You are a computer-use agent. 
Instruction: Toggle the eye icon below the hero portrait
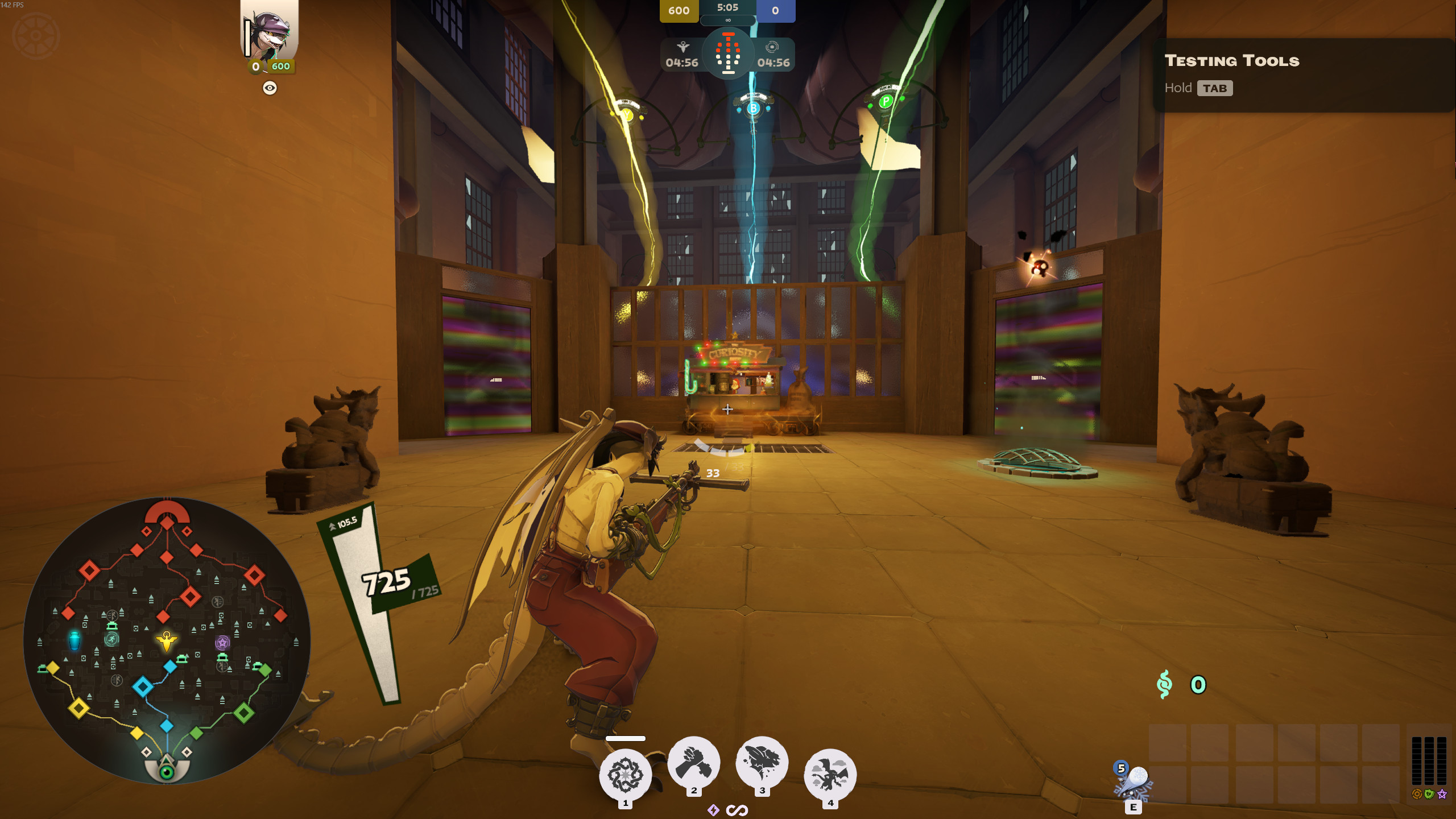[x=270, y=88]
